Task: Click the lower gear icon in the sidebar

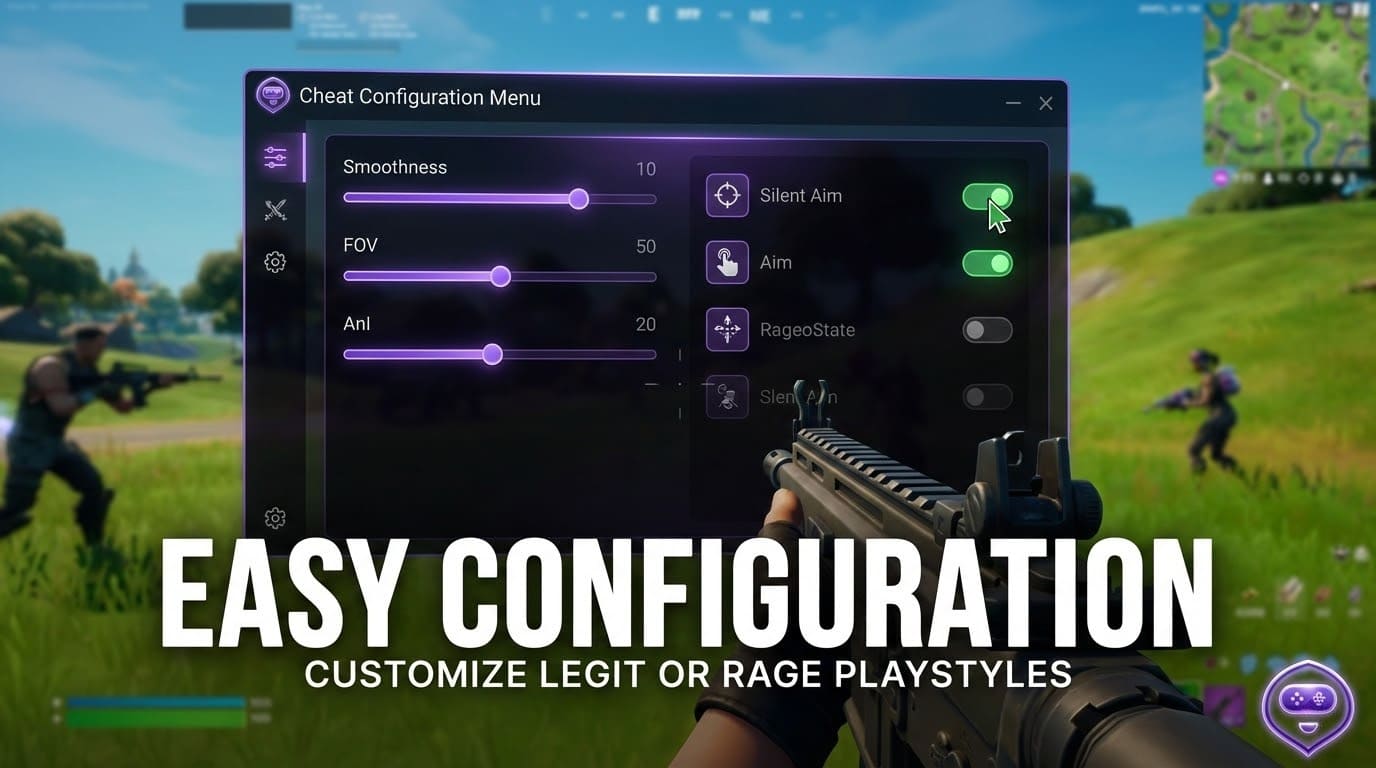Action: [275, 518]
